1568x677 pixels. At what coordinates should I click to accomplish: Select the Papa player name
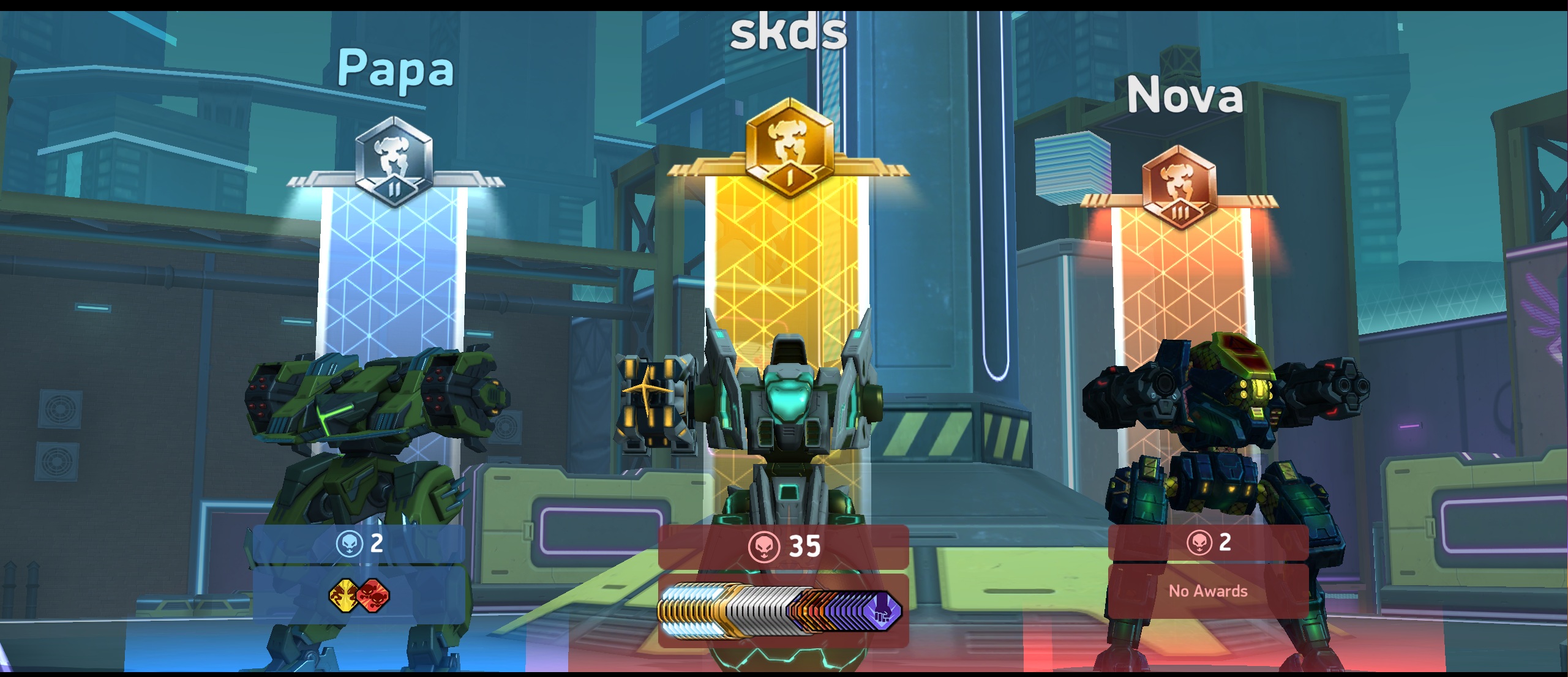[396, 69]
